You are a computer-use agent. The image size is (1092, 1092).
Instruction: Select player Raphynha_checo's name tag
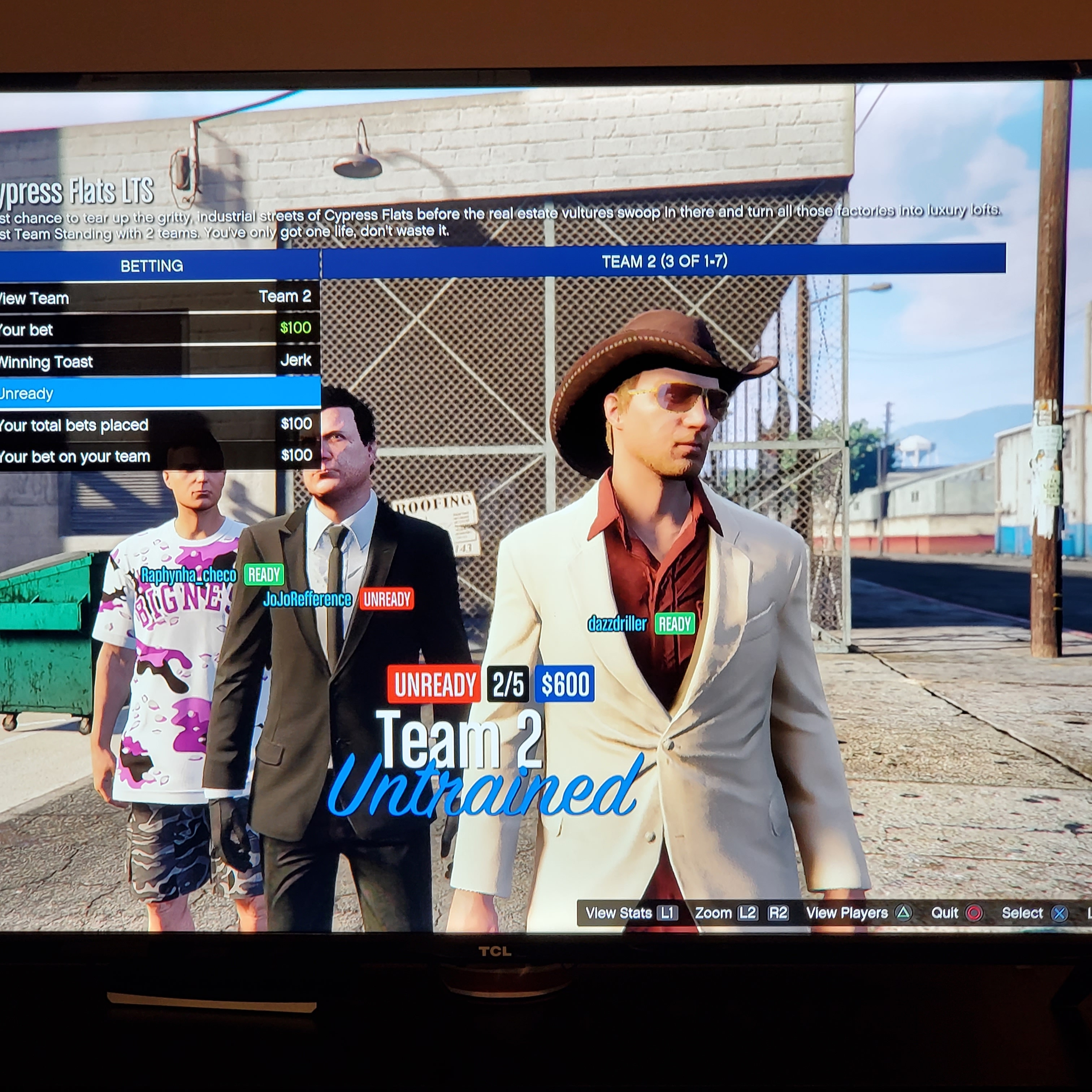coord(188,575)
